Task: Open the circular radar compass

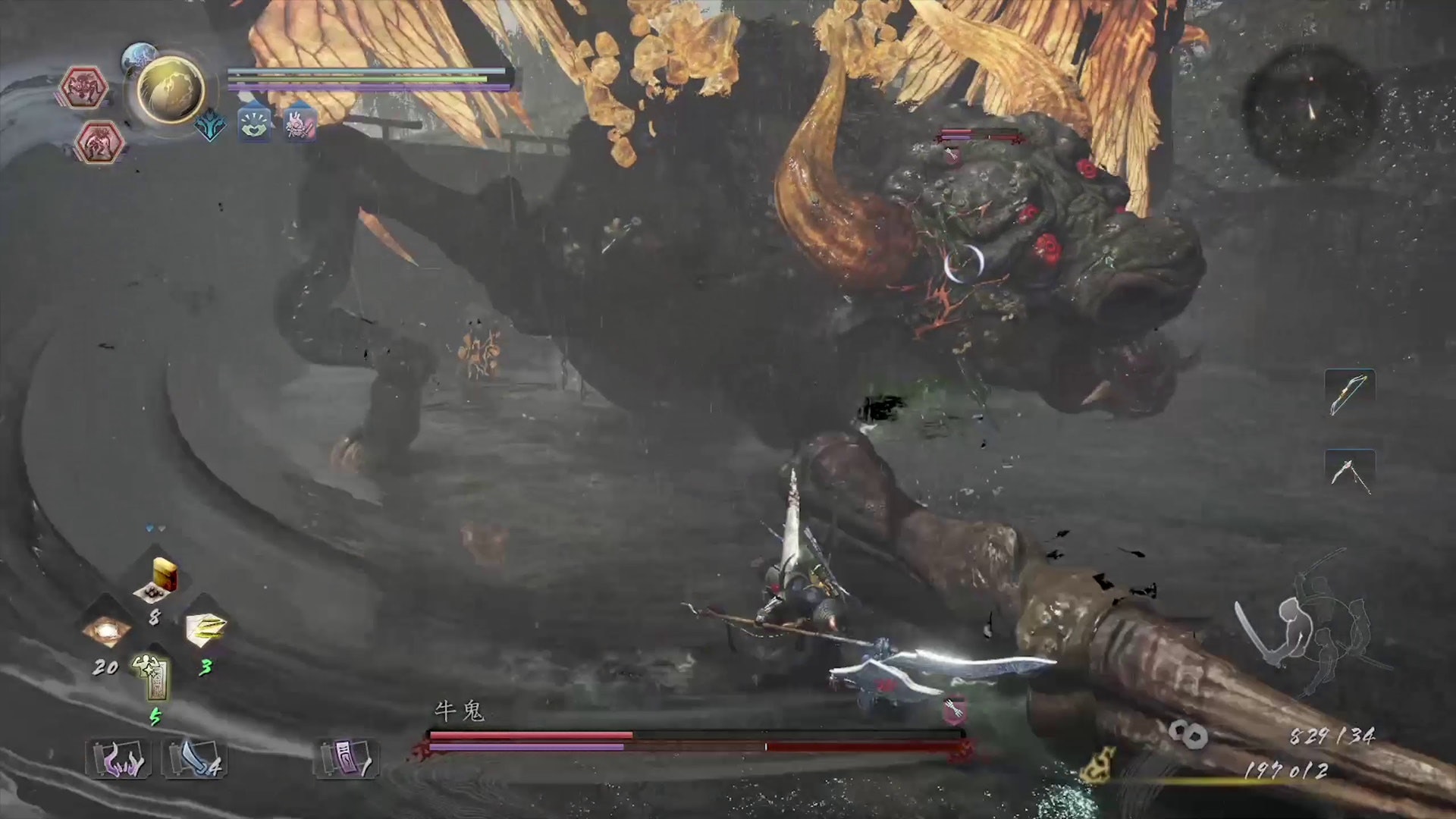Action: (x=1310, y=110)
